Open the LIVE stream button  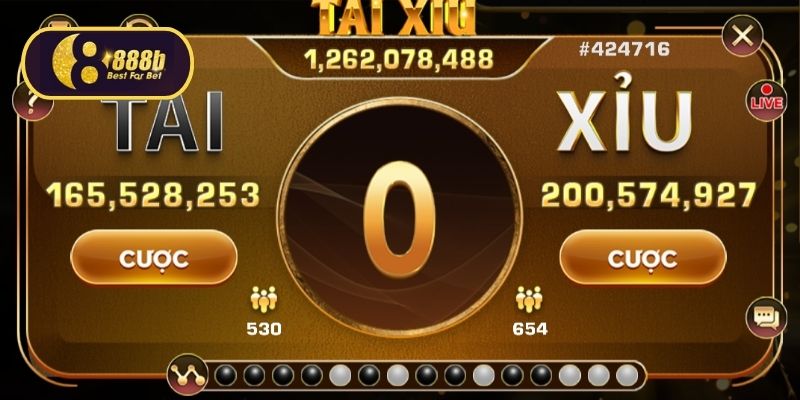[765, 100]
